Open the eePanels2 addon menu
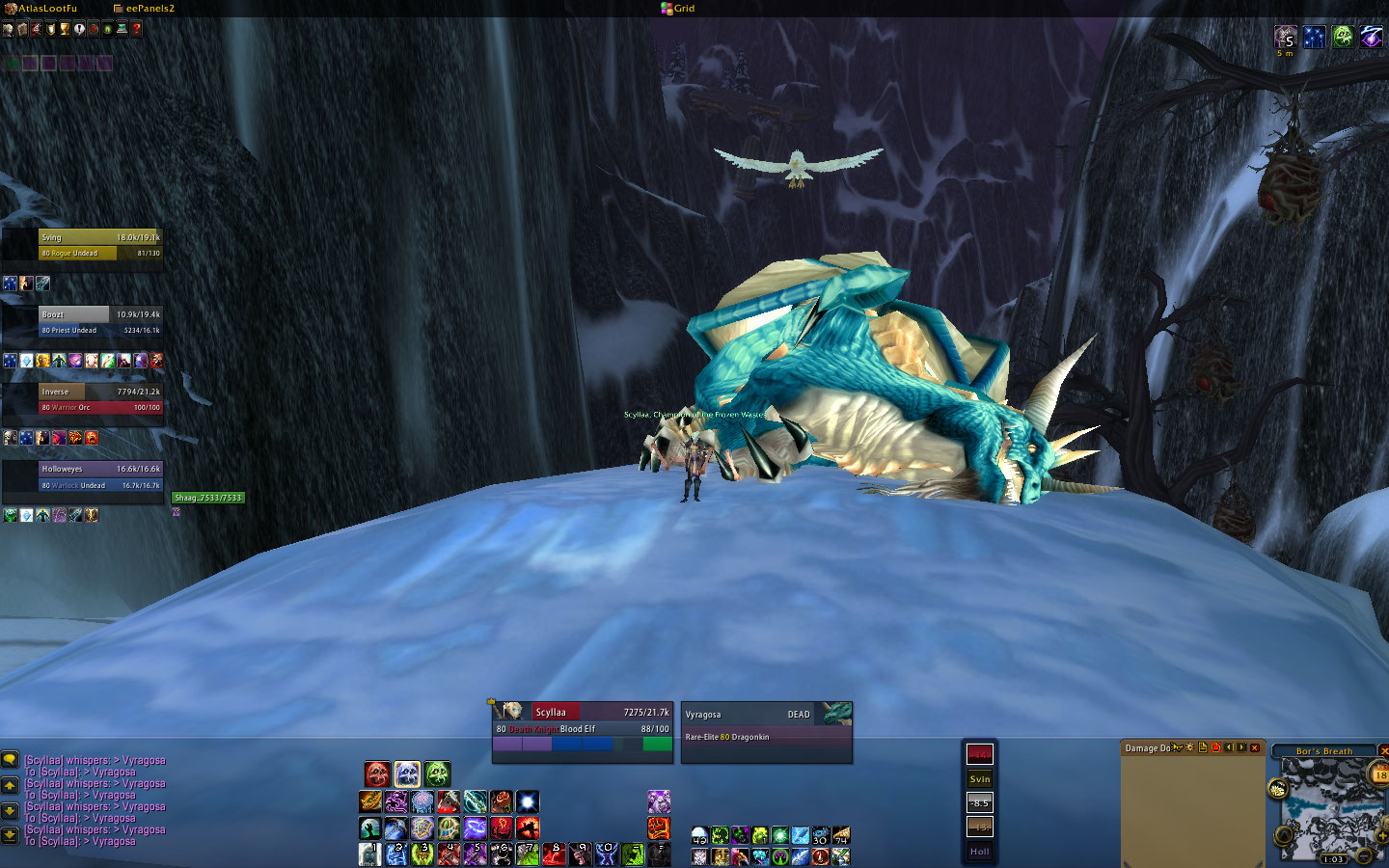This screenshot has width=1389, height=868. [147, 8]
